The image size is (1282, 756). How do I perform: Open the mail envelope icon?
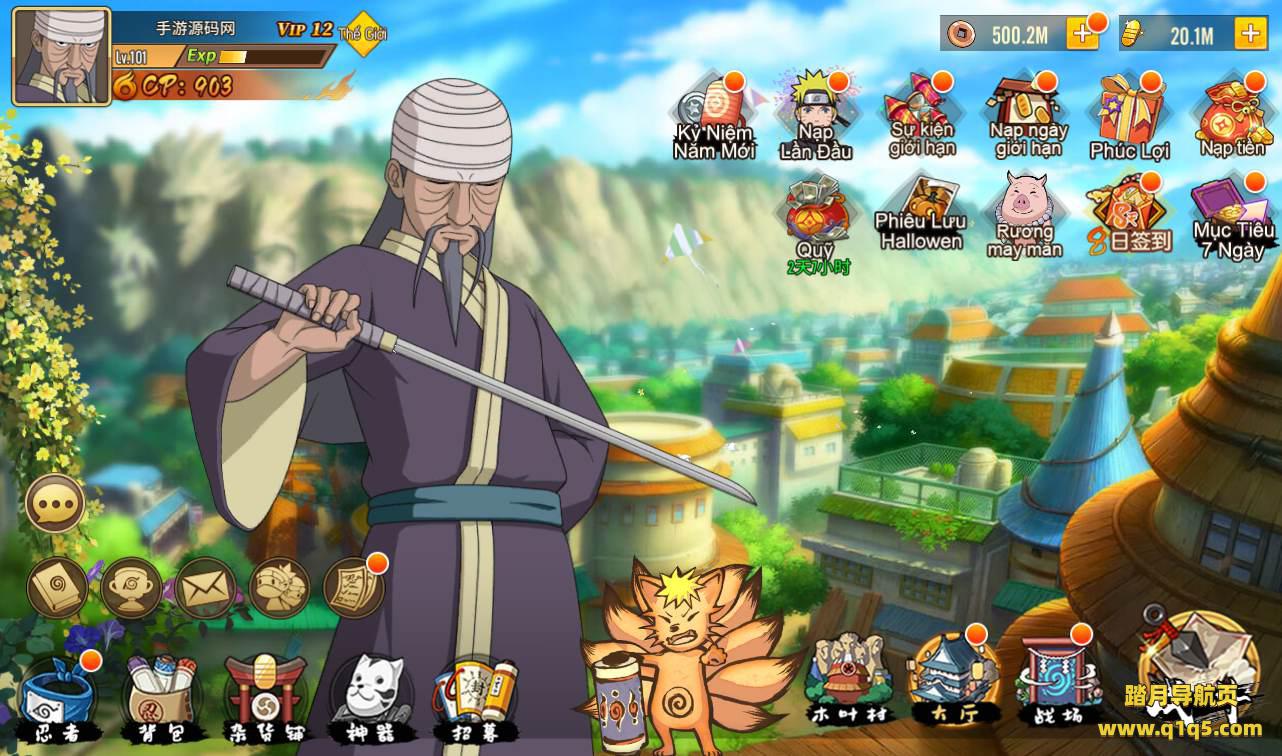coord(205,588)
